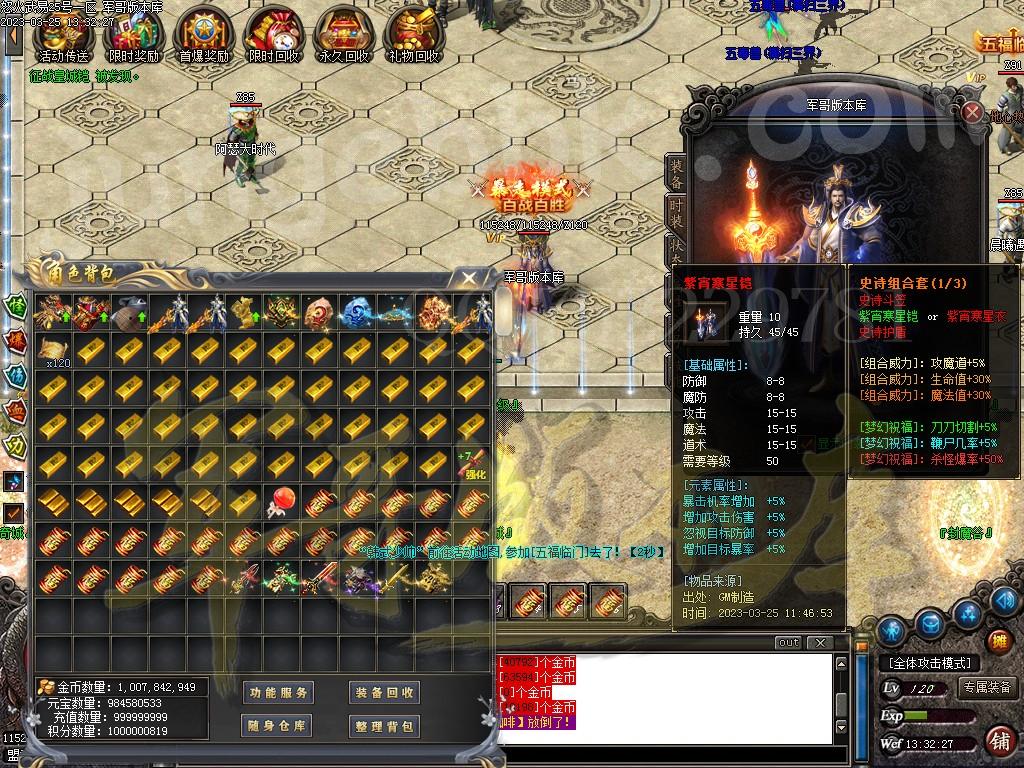Select the red lollipop item in the bag
This screenshot has height=768, width=1024.
point(282,503)
